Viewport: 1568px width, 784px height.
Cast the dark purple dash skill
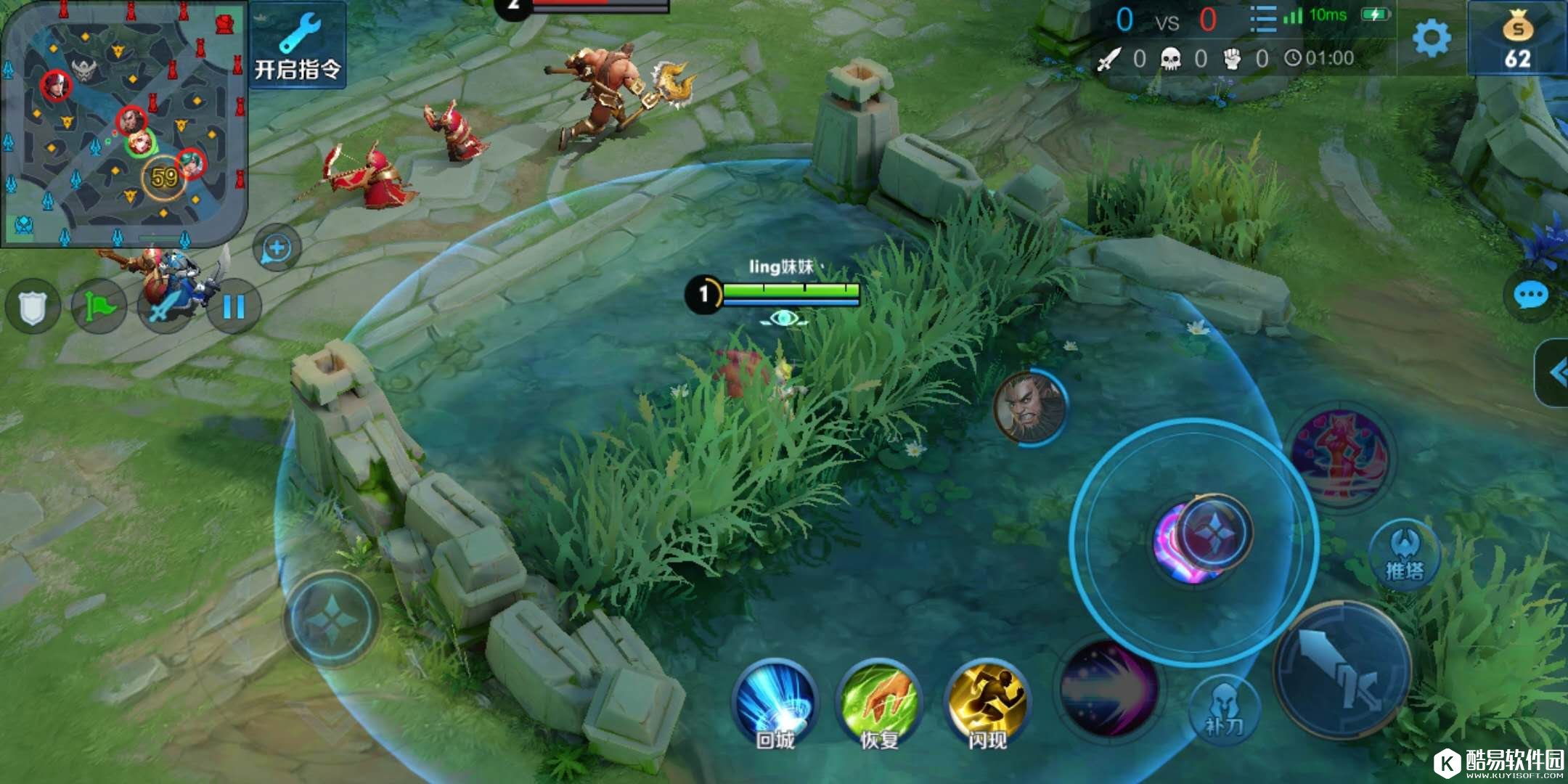pos(1107,687)
